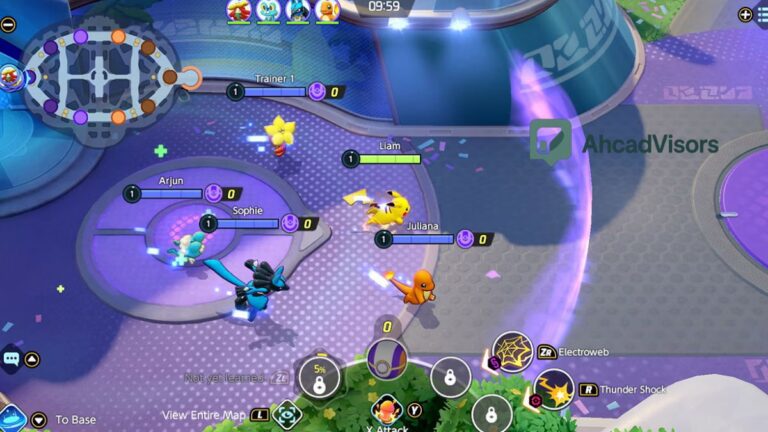Screen dimensions: 768x432
Task: Open the arena minimap
Action: [x=98, y=76]
